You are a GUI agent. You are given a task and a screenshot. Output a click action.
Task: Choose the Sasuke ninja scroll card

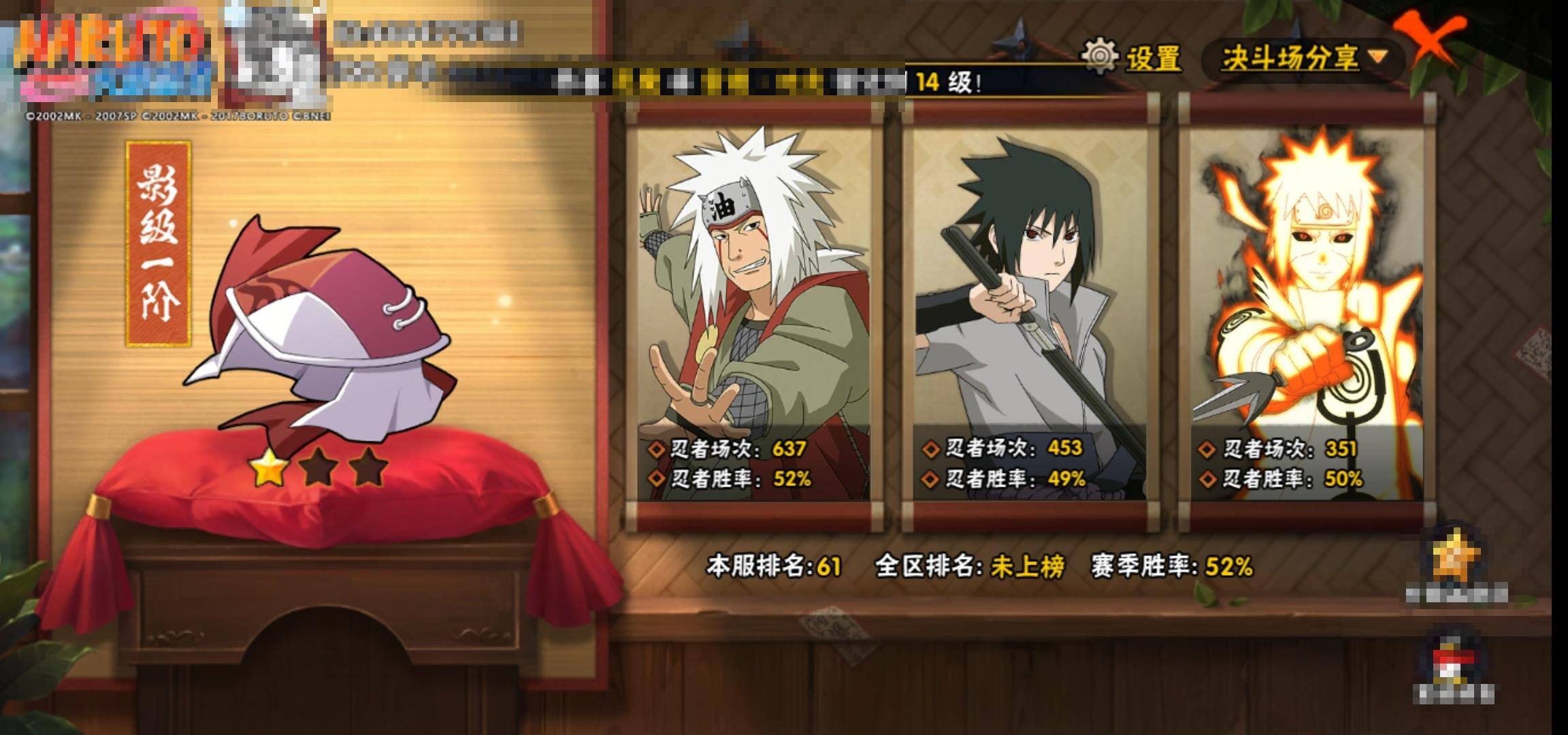(1030, 313)
